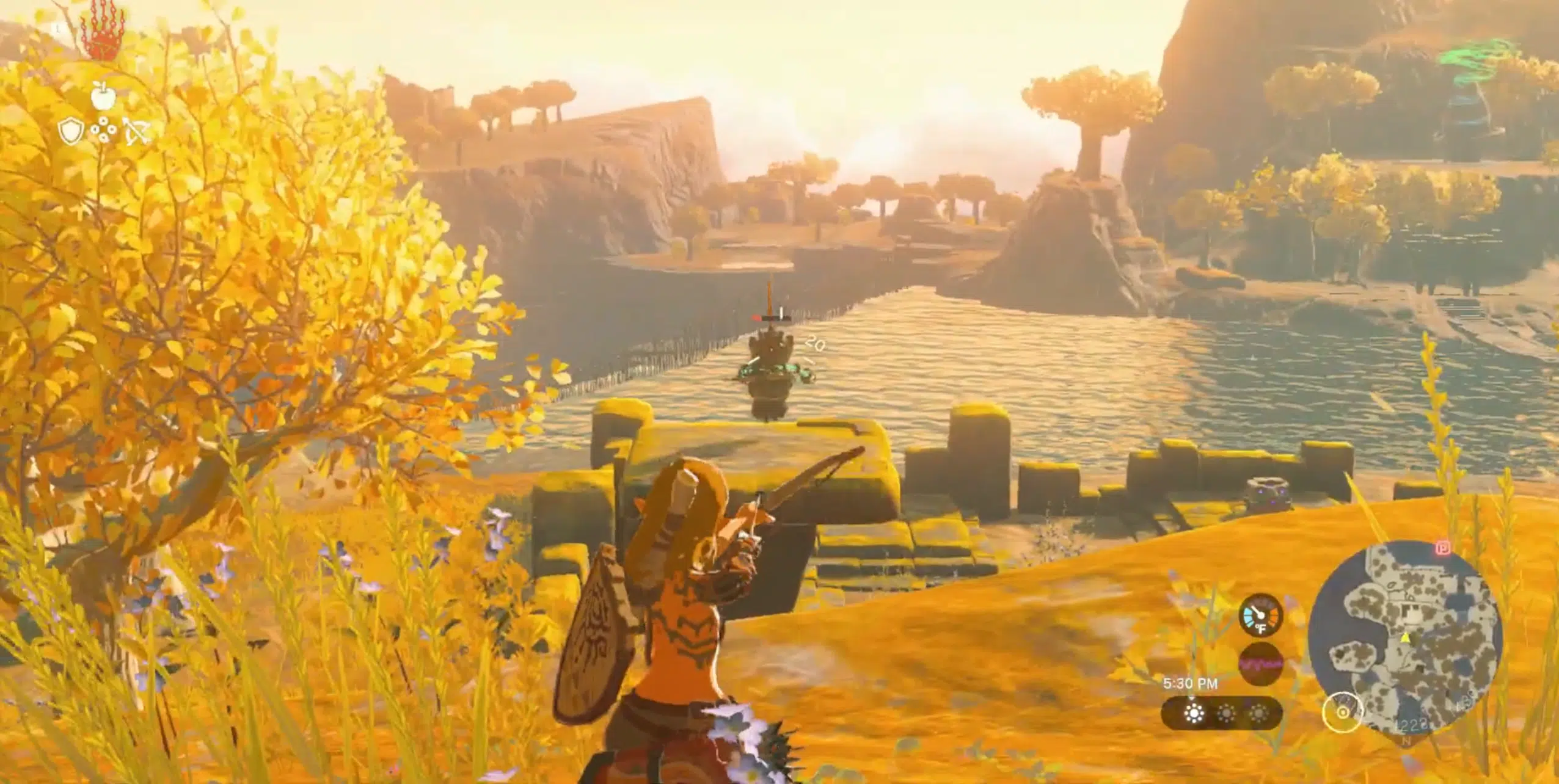Click the yellow player arrow on the minimap
The height and width of the screenshot is (784, 1559).
point(1405,637)
